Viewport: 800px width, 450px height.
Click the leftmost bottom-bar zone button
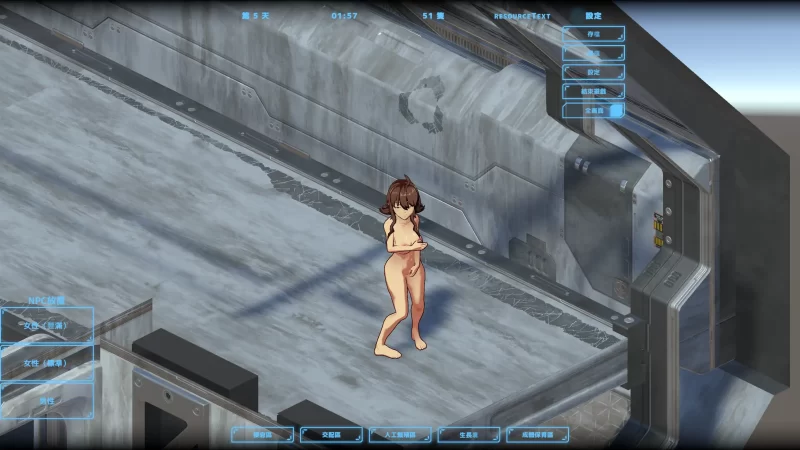tap(263, 435)
